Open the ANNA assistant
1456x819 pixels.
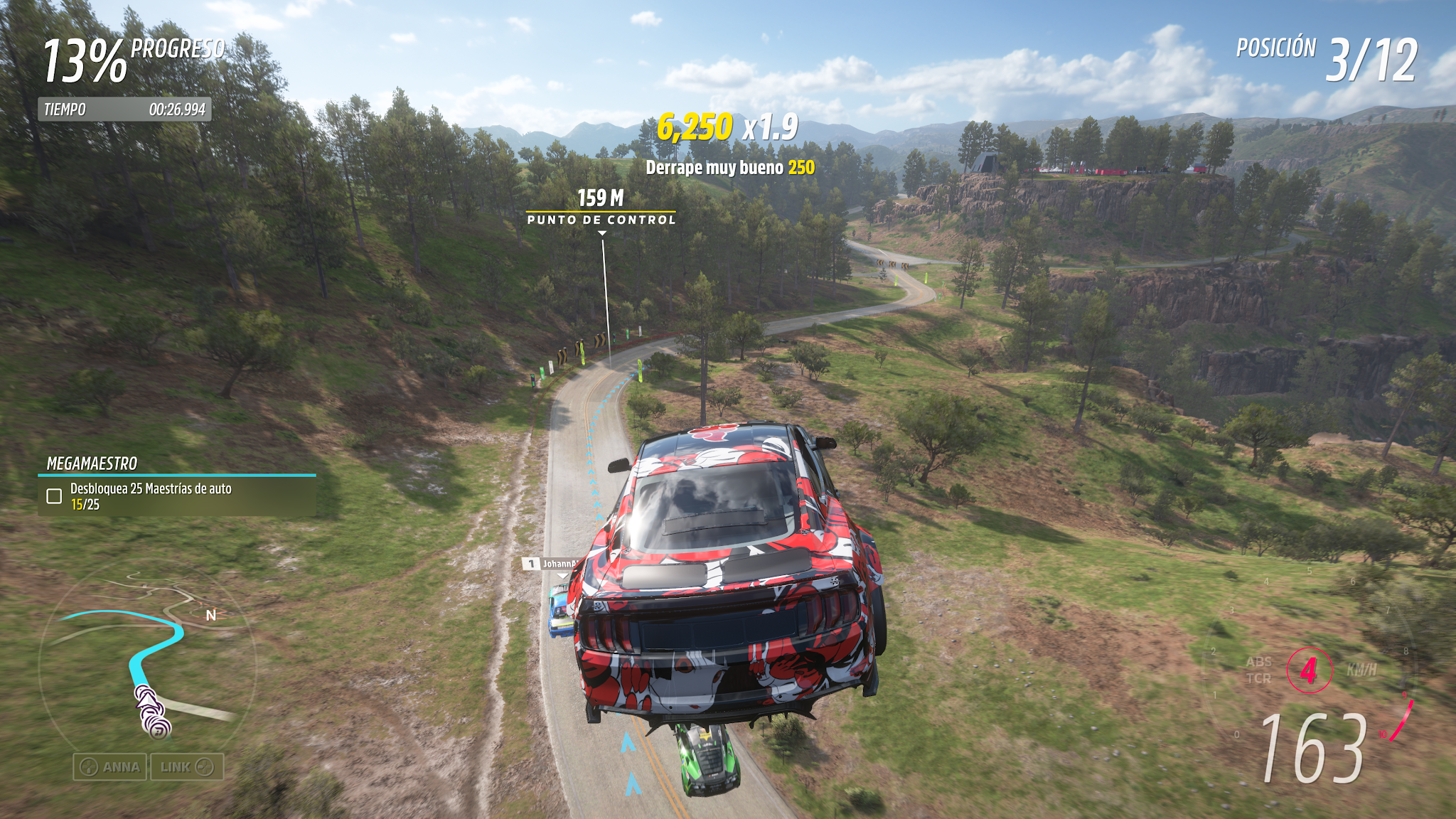click(110, 767)
